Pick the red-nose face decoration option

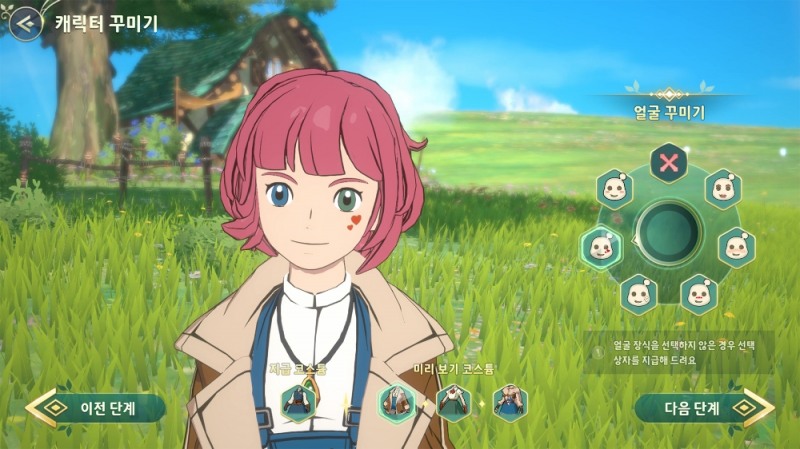(x=698, y=293)
